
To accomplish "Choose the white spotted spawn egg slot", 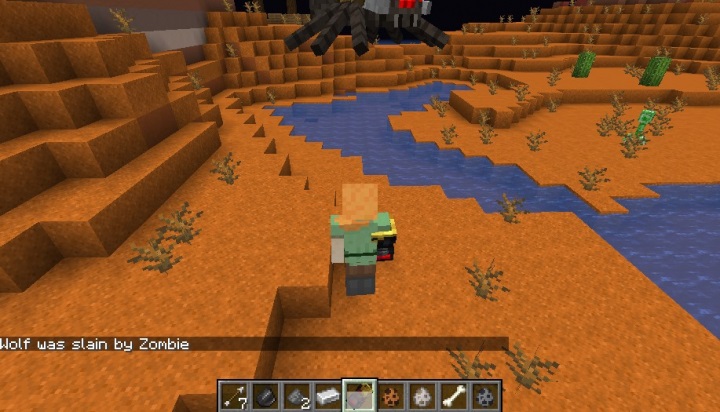I will pyautogui.click(x=422, y=396).
